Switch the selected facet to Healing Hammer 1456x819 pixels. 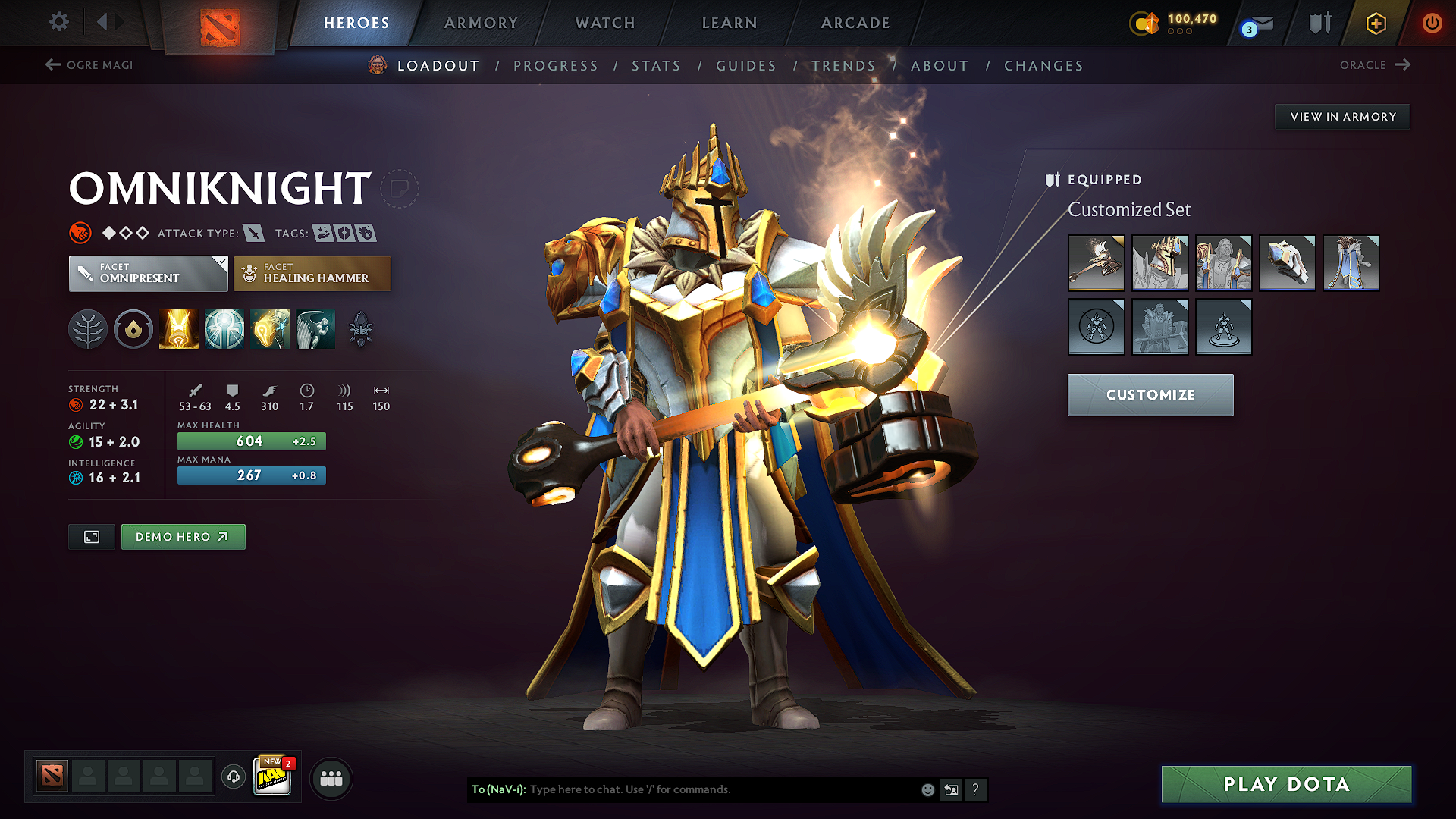point(312,273)
